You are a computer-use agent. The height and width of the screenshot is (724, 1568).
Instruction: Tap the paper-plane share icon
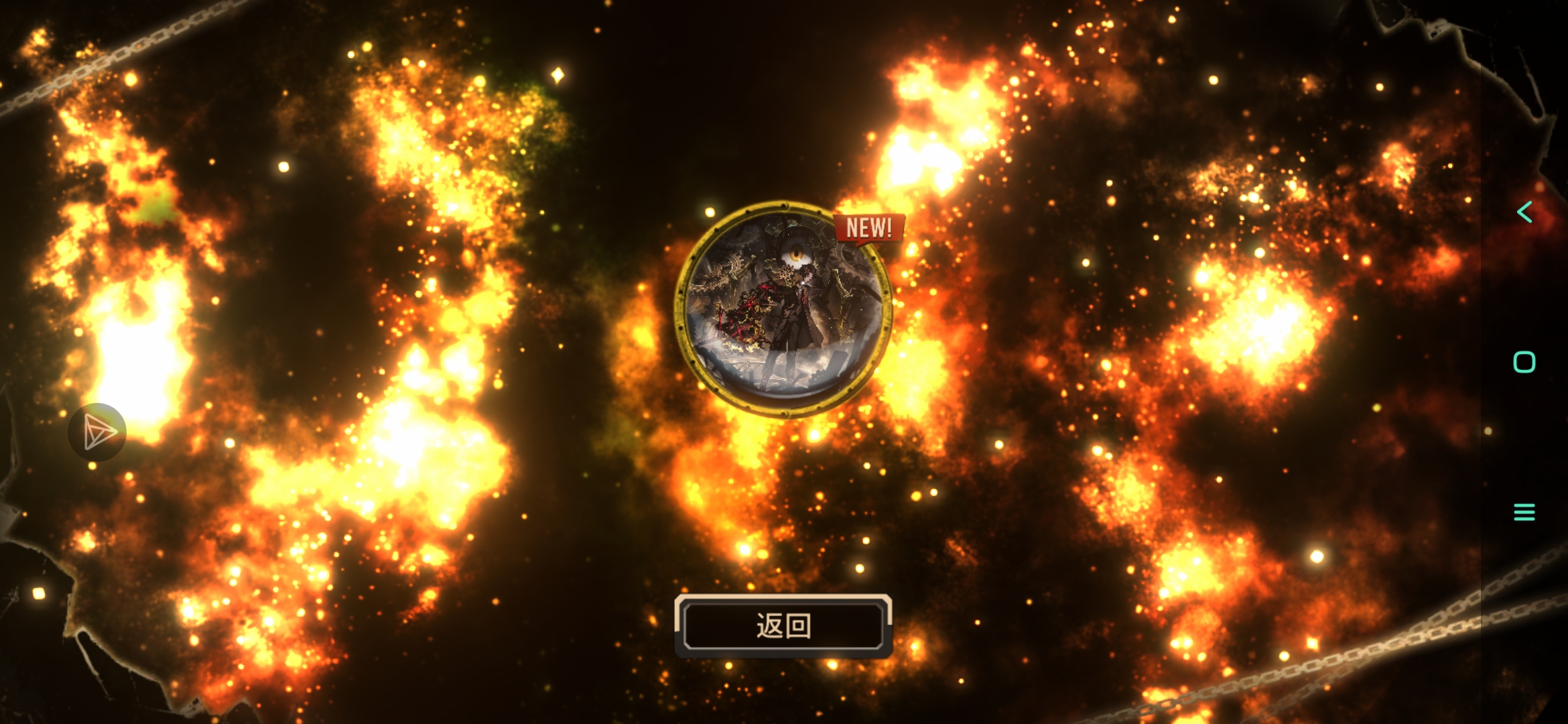click(98, 432)
